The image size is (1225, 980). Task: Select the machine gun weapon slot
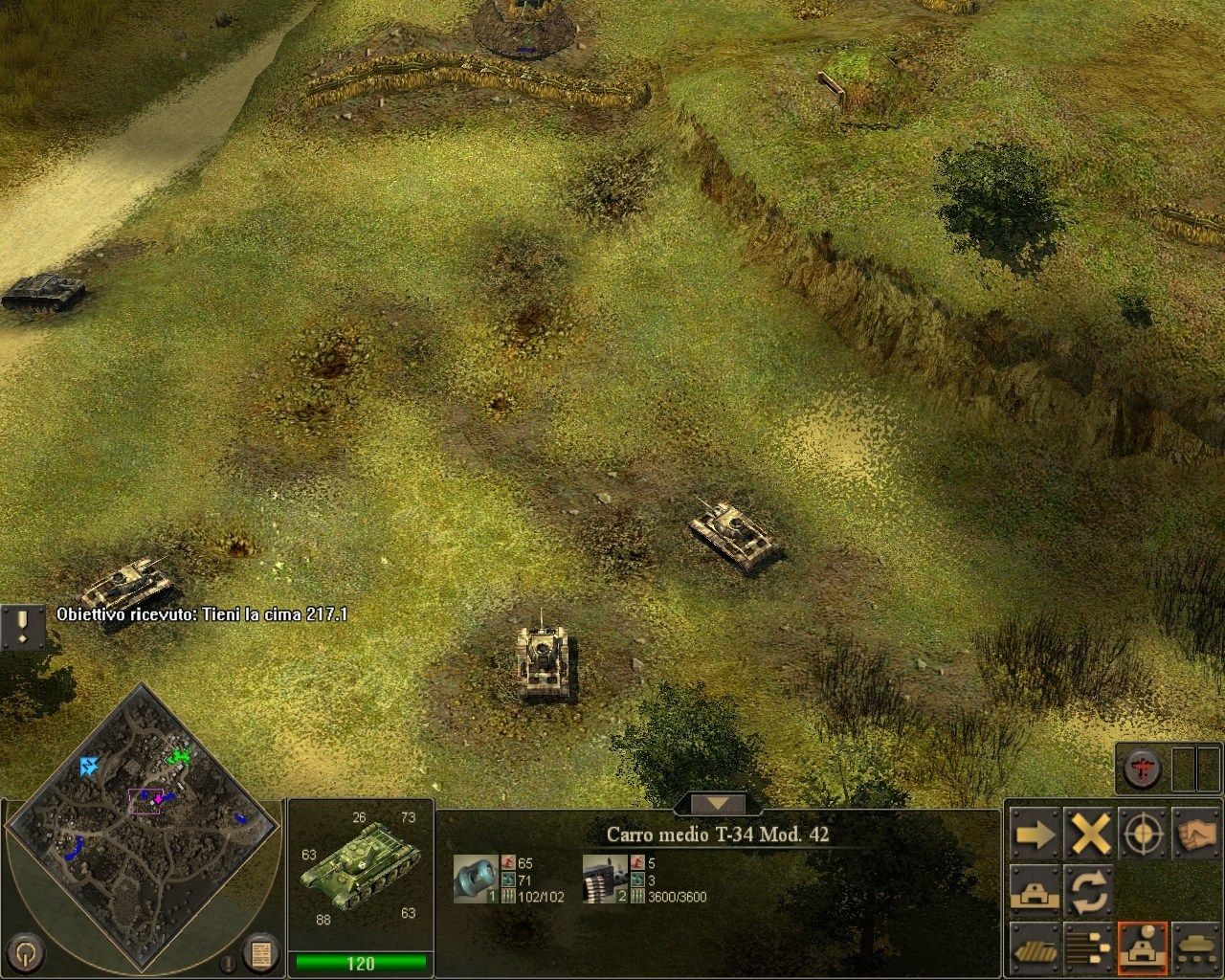coord(605,878)
